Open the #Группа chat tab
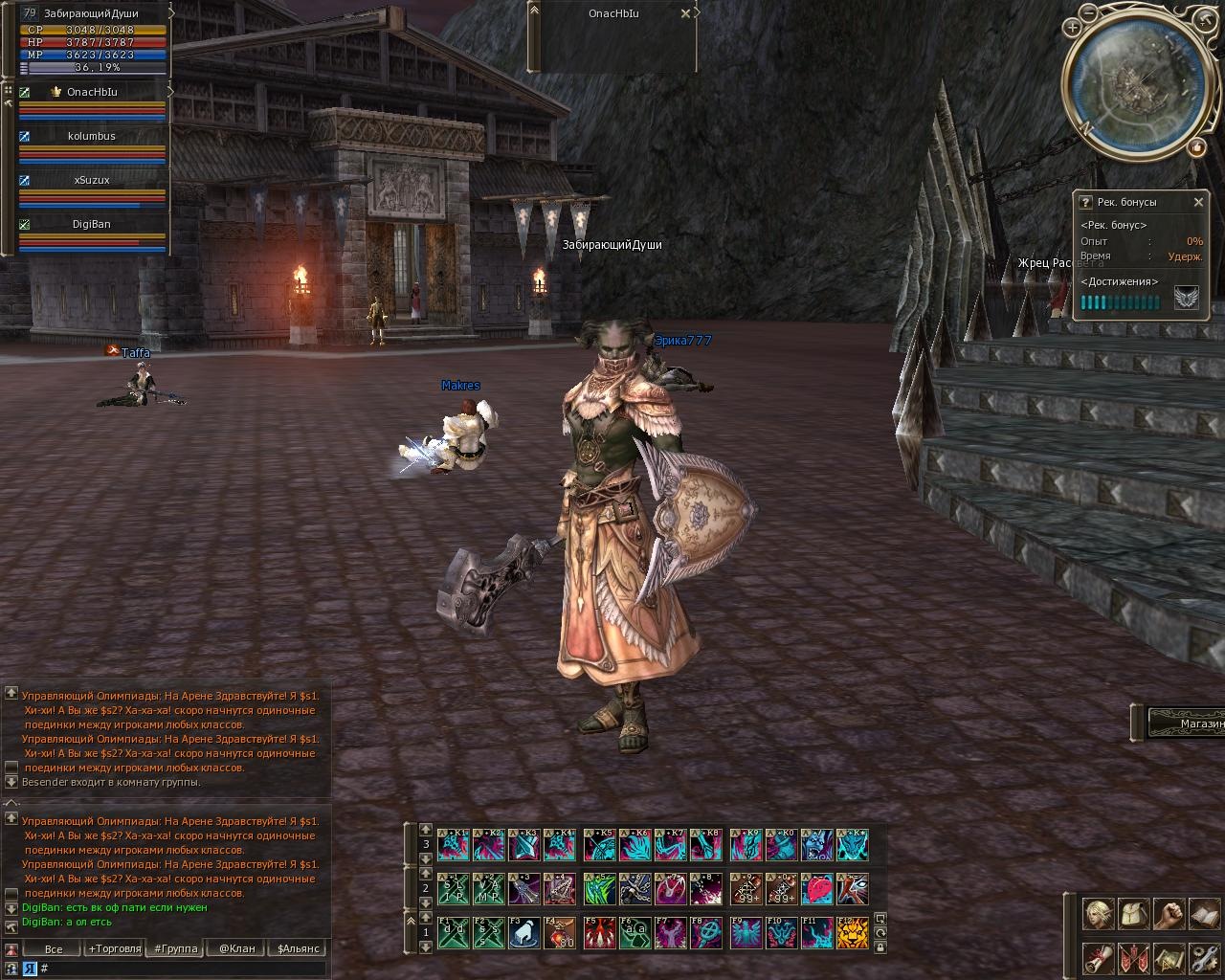Screen dimensions: 1225x980 point(175,948)
